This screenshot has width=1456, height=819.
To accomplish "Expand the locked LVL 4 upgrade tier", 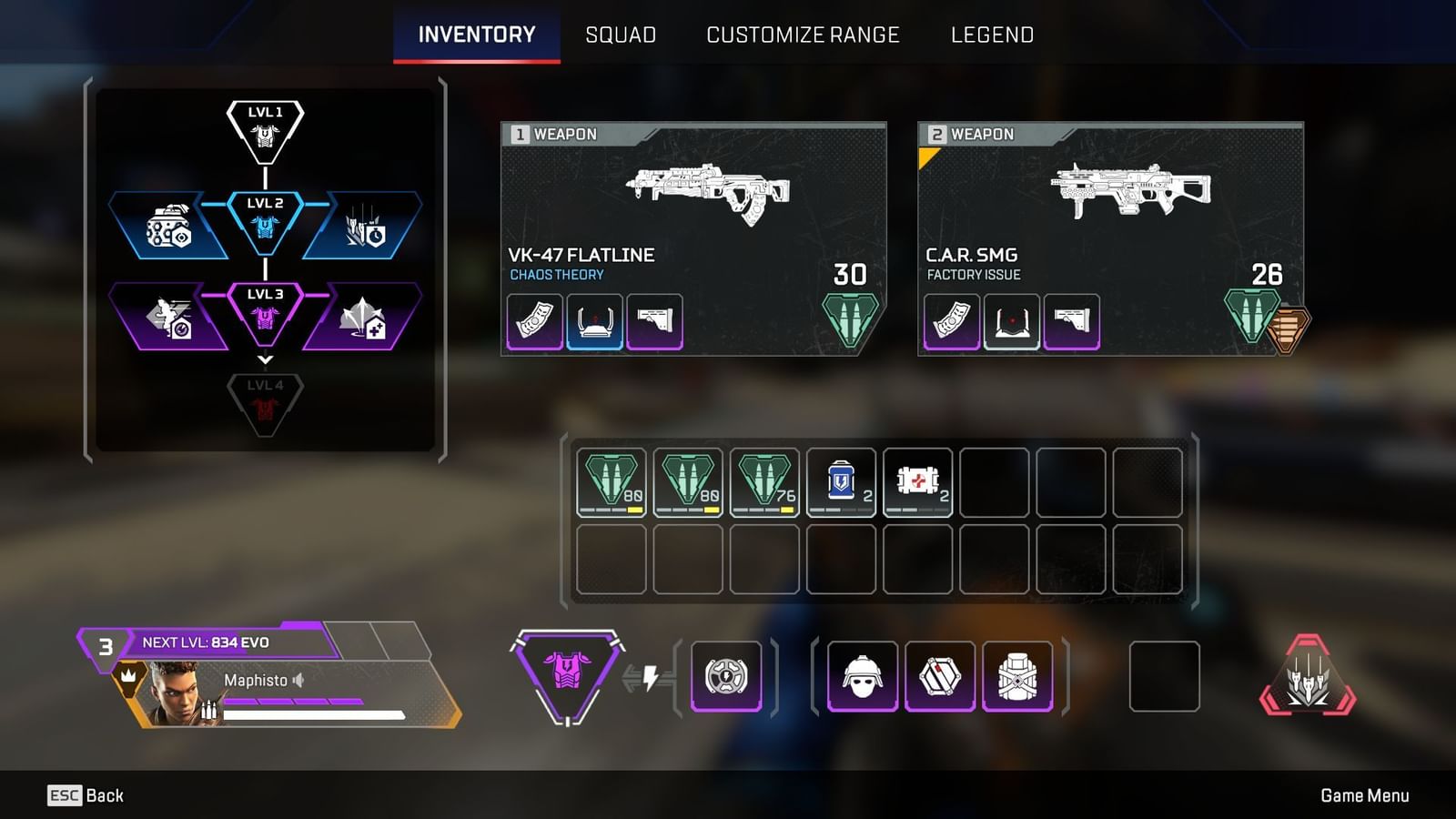I will 264,393.
